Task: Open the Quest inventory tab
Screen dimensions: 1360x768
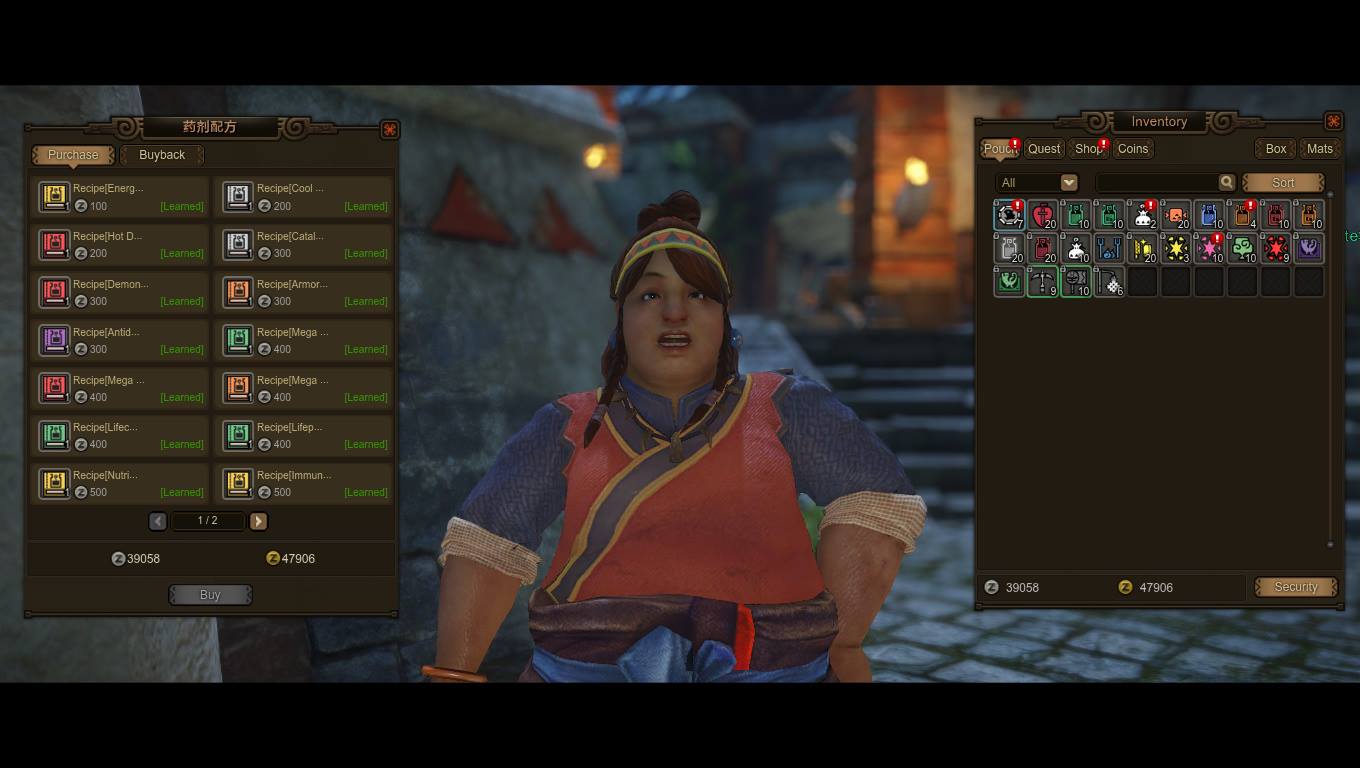Action: pyautogui.click(x=1044, y=149)
